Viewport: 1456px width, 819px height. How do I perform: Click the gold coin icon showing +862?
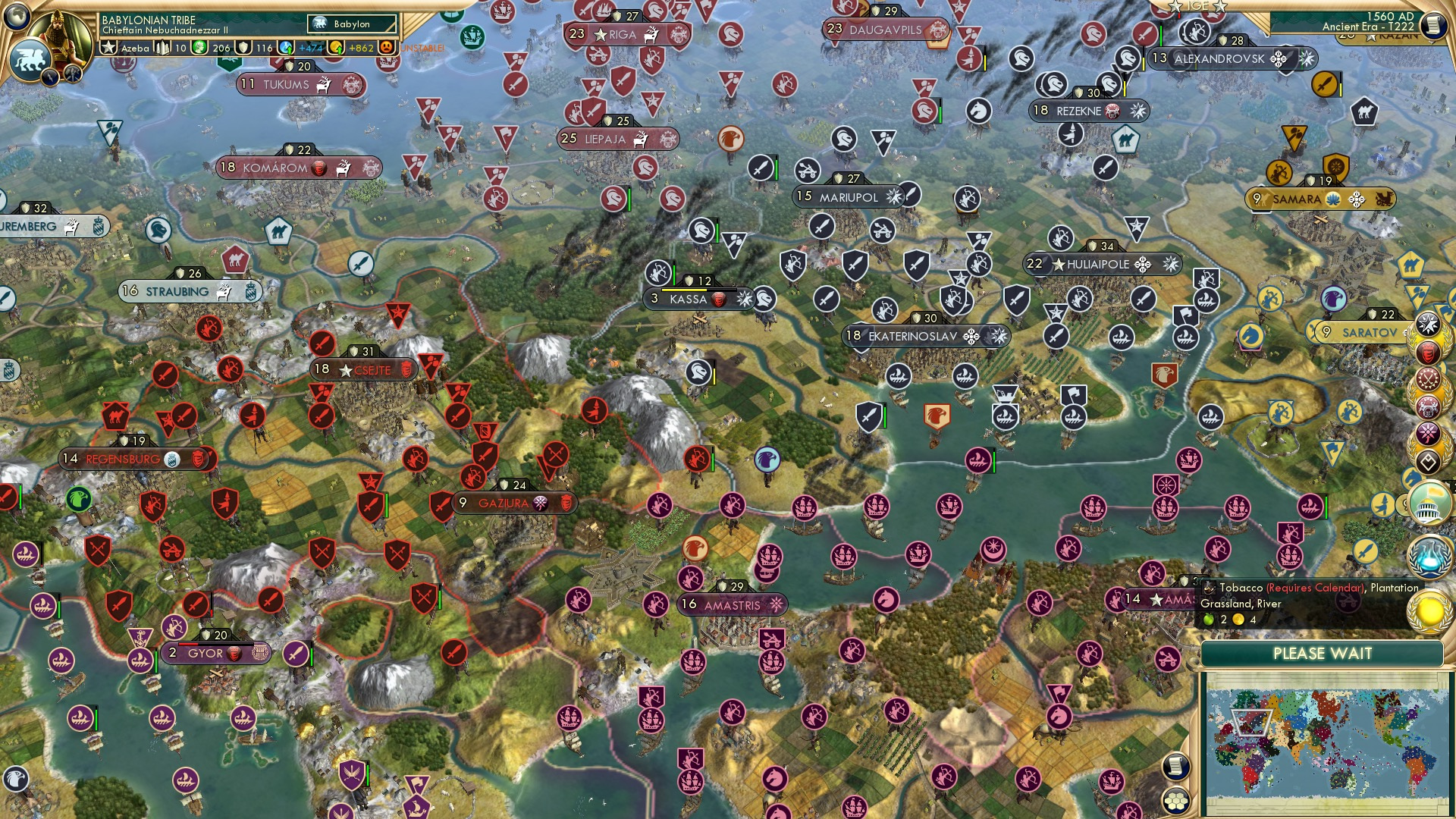[334, 48]
